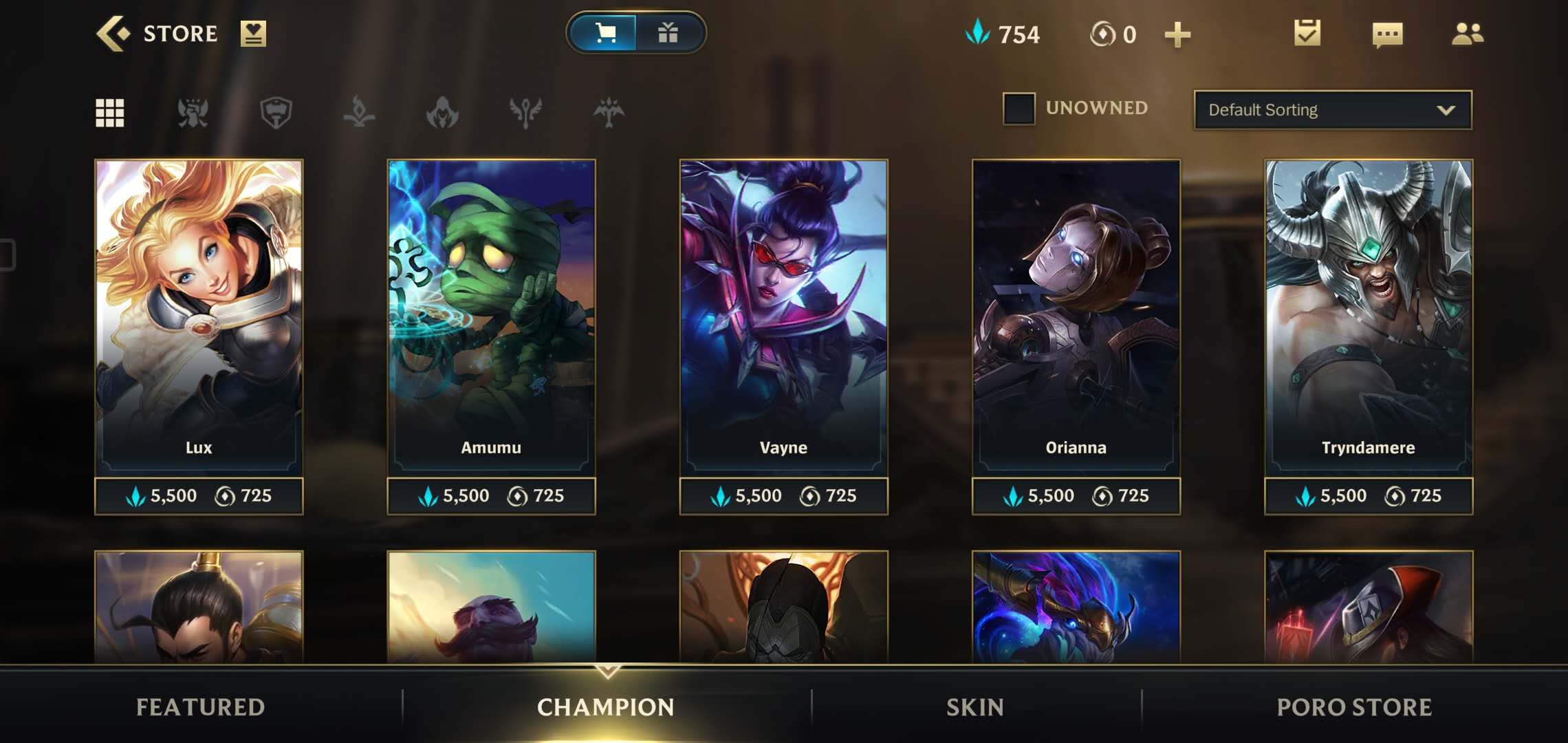Select the shopping cart purchase toggle
1568x743 pixels.
(x=605, y=33)
